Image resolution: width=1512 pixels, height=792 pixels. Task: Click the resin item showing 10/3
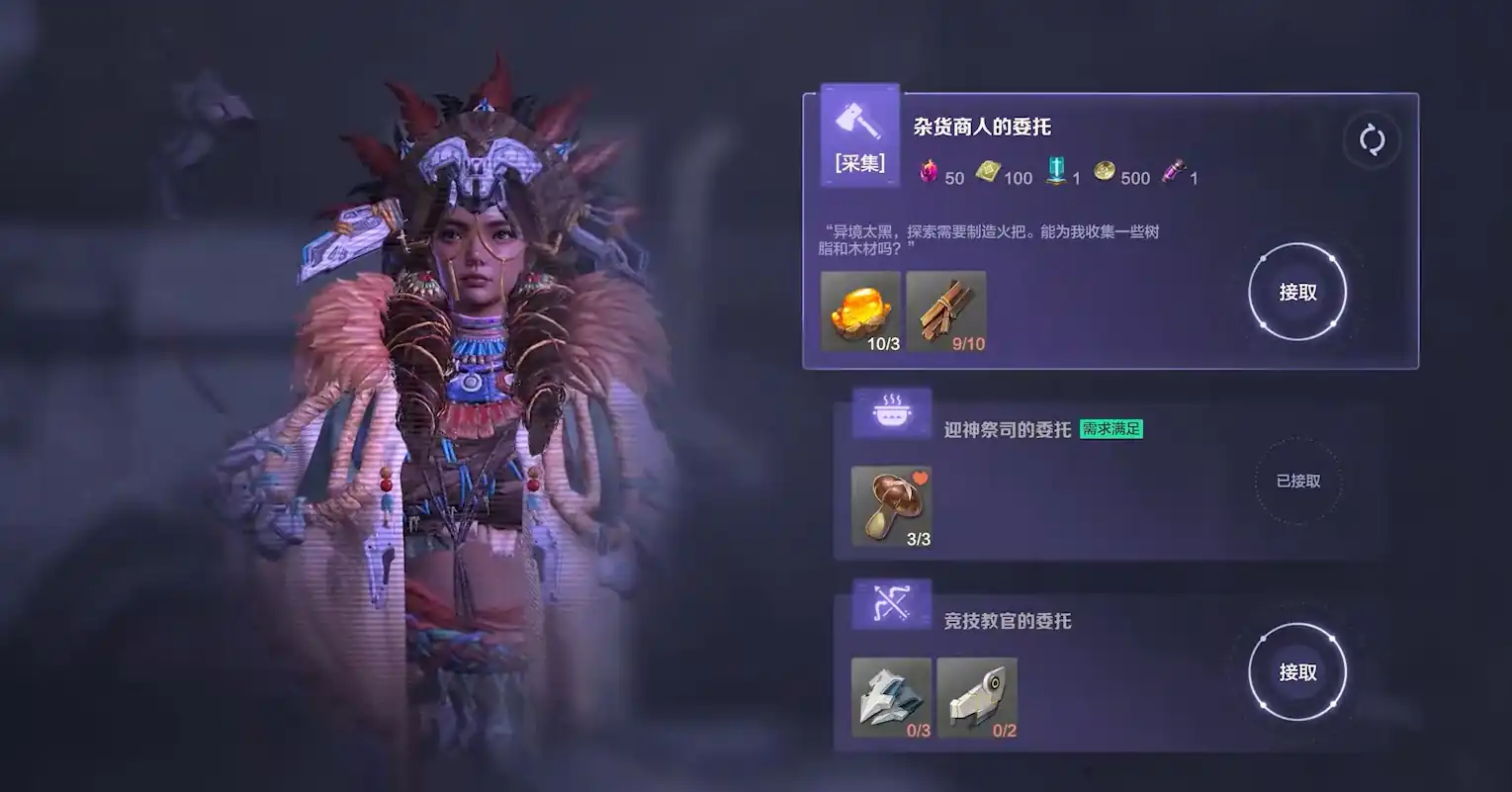click(858, 311)
